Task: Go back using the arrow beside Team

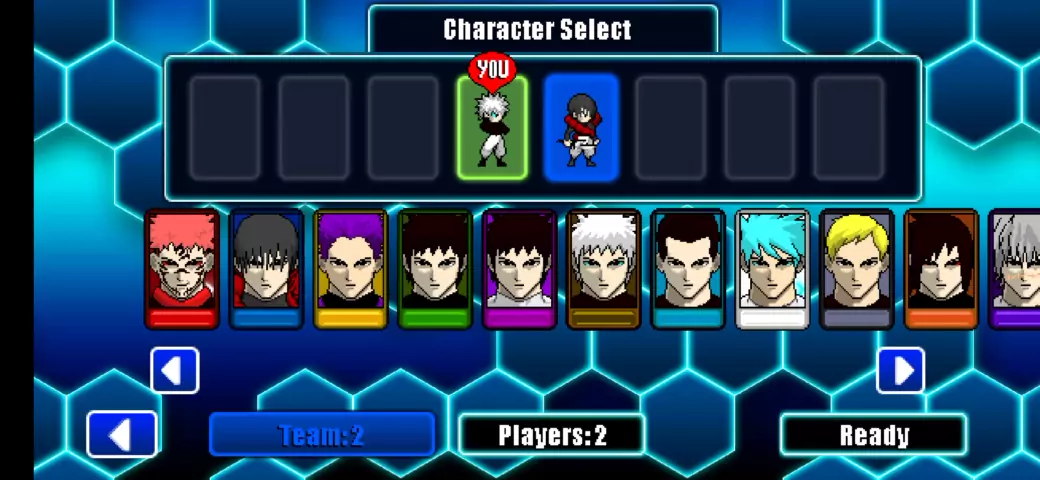Action: point(122,435)
